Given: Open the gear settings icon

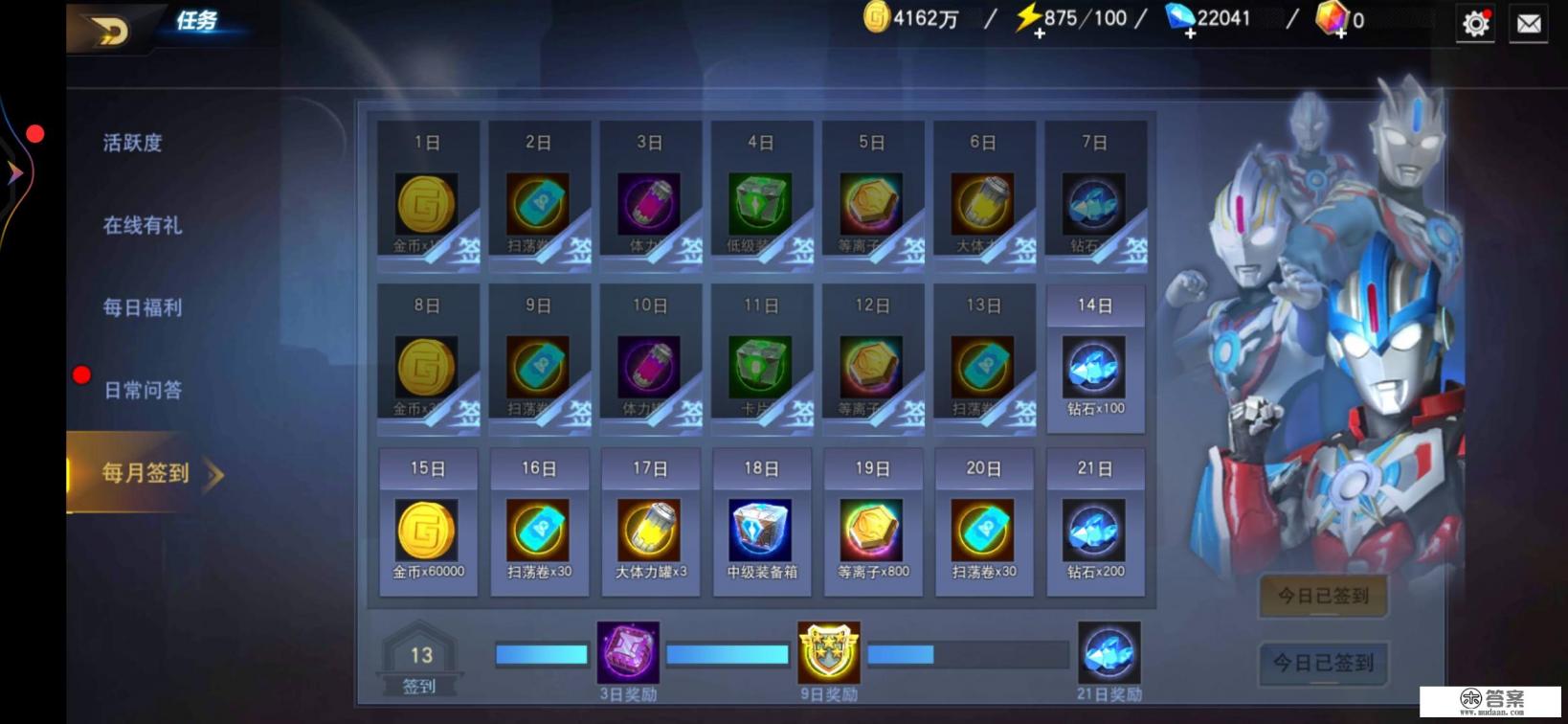Looking at the screenshot, I should click(x=1475, y=24).
